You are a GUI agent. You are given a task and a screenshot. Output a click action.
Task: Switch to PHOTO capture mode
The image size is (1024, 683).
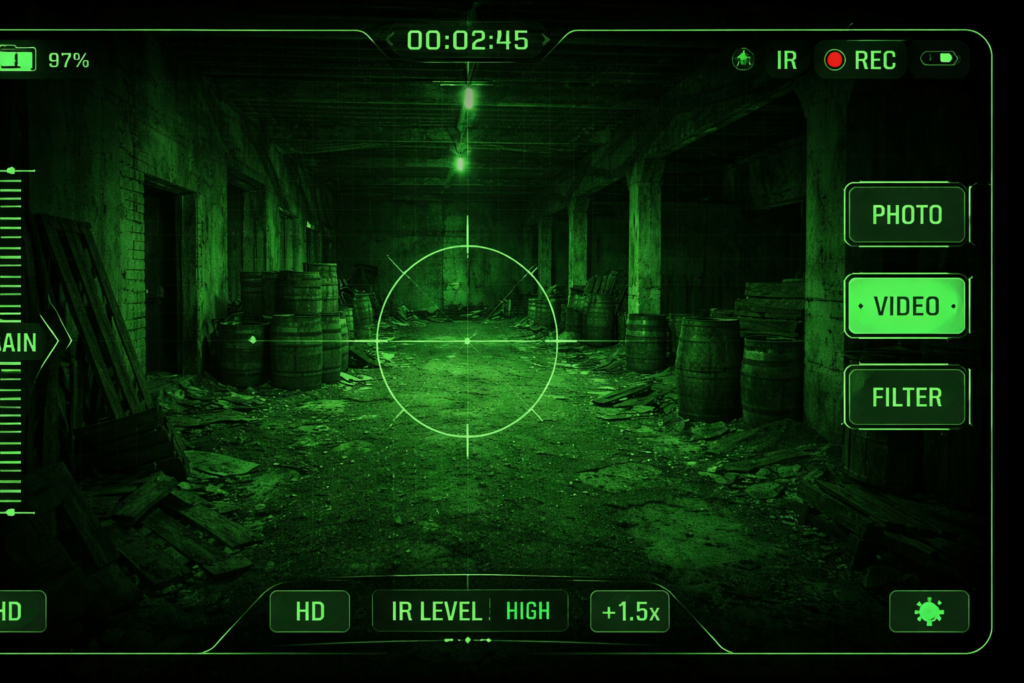point(906,215)
